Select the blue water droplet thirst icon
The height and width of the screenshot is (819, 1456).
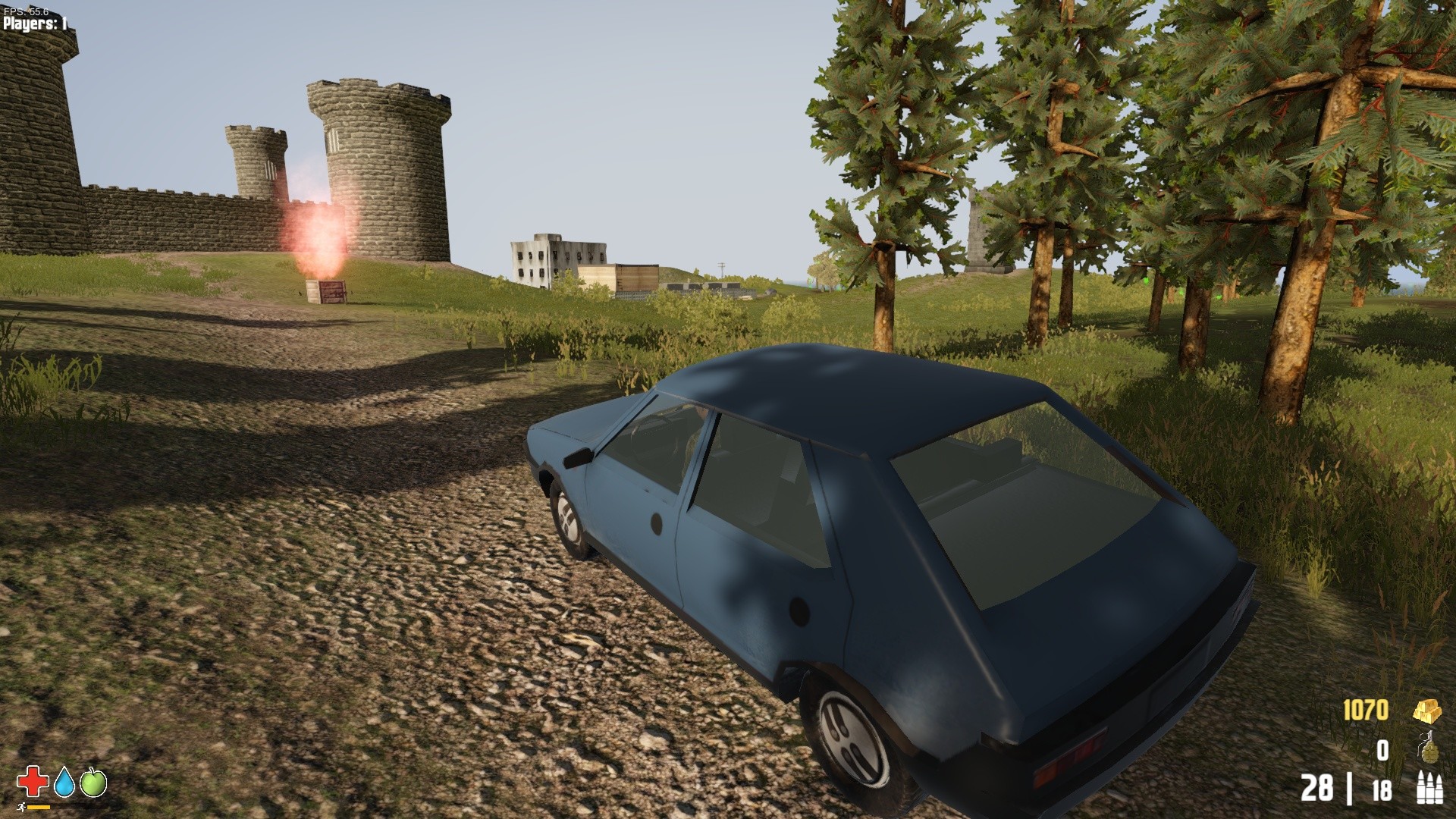(x=64, y=783)
